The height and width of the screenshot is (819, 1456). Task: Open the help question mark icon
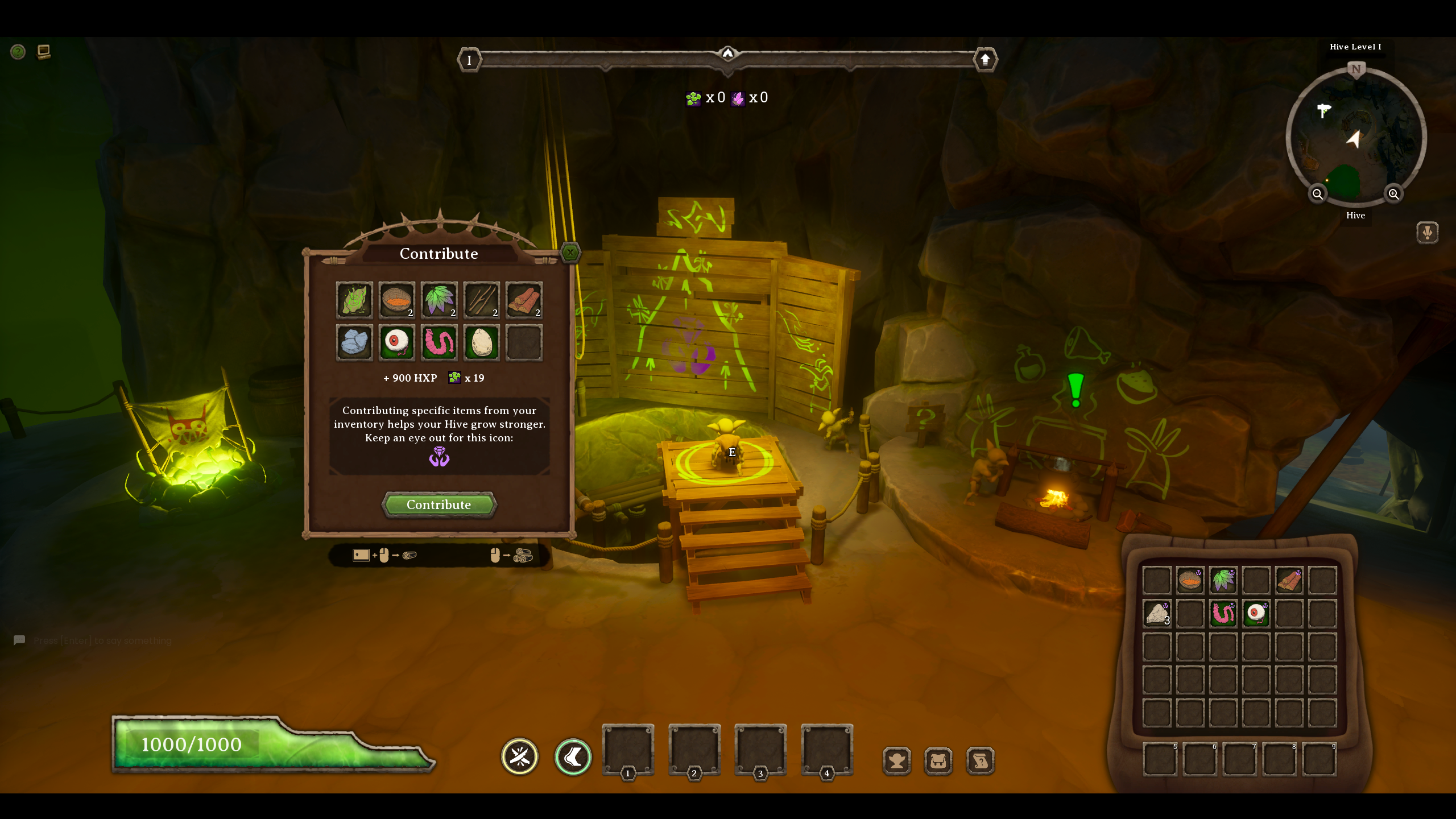tap(18, 52)
